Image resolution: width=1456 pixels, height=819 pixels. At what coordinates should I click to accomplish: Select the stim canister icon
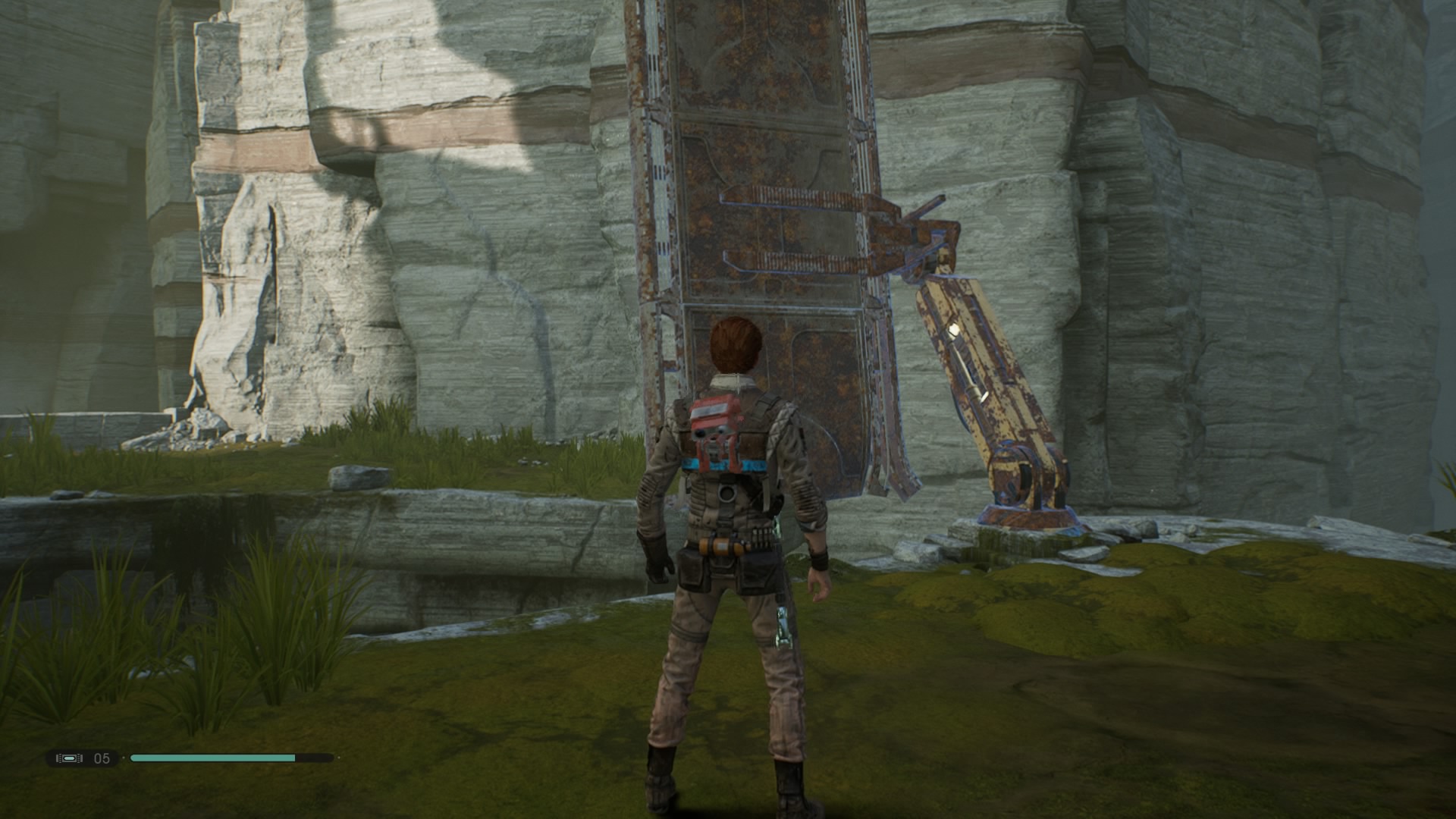(69, 758)
